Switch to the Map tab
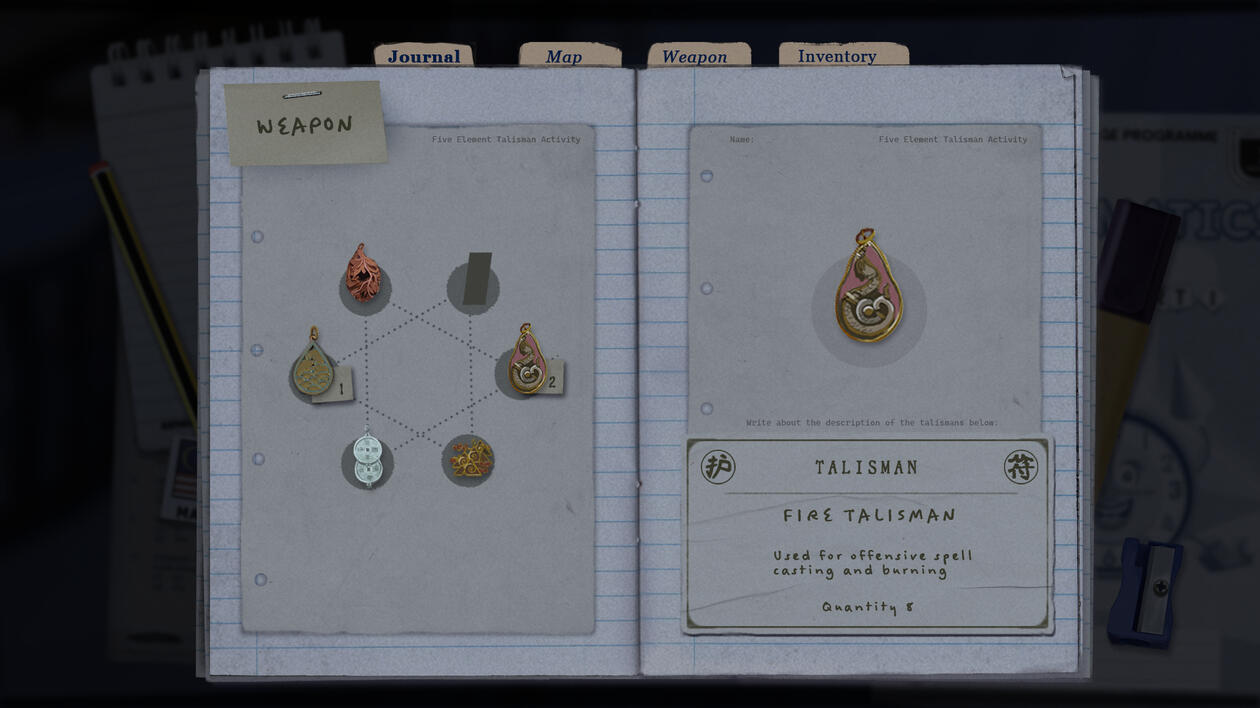 point(564,57)
